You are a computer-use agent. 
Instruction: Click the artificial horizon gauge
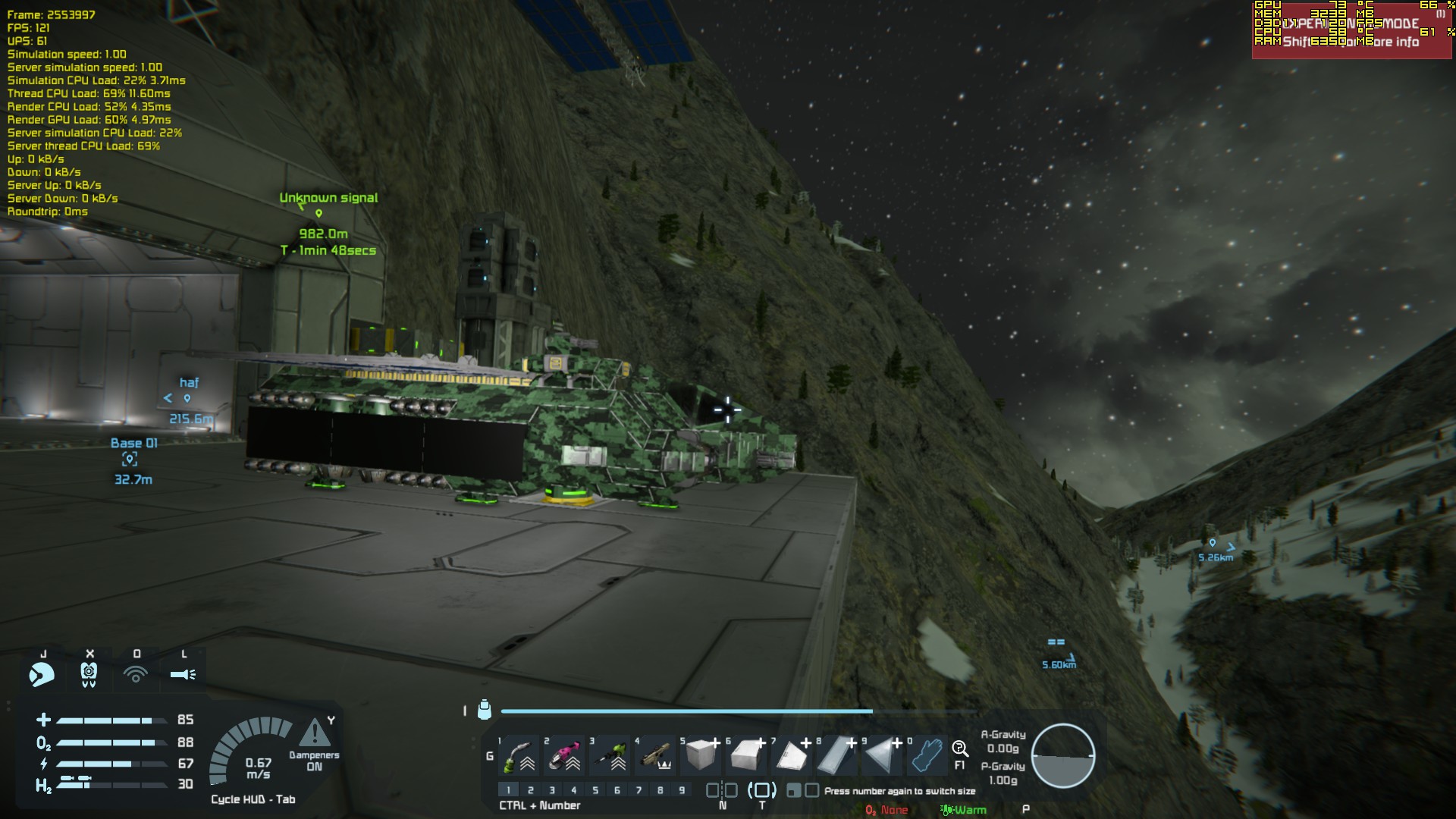(x=1062, y=756)
